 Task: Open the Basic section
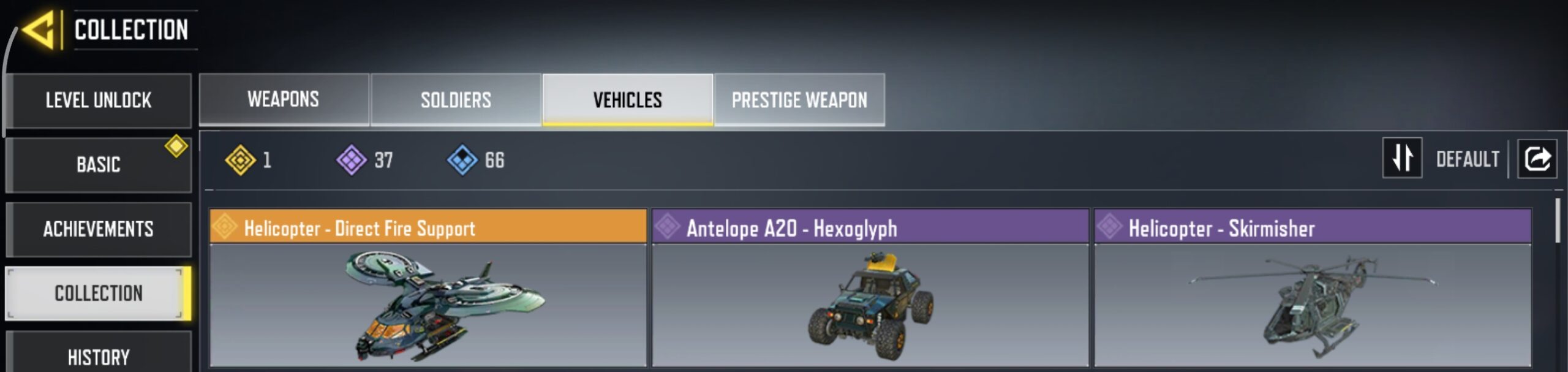(98, 165)
